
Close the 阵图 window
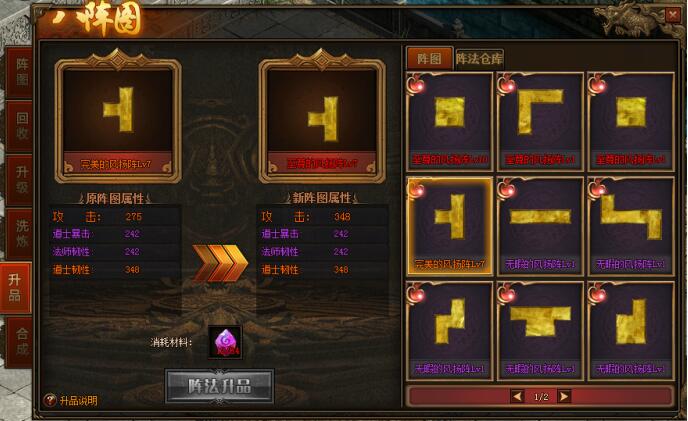tap(672, 15)
